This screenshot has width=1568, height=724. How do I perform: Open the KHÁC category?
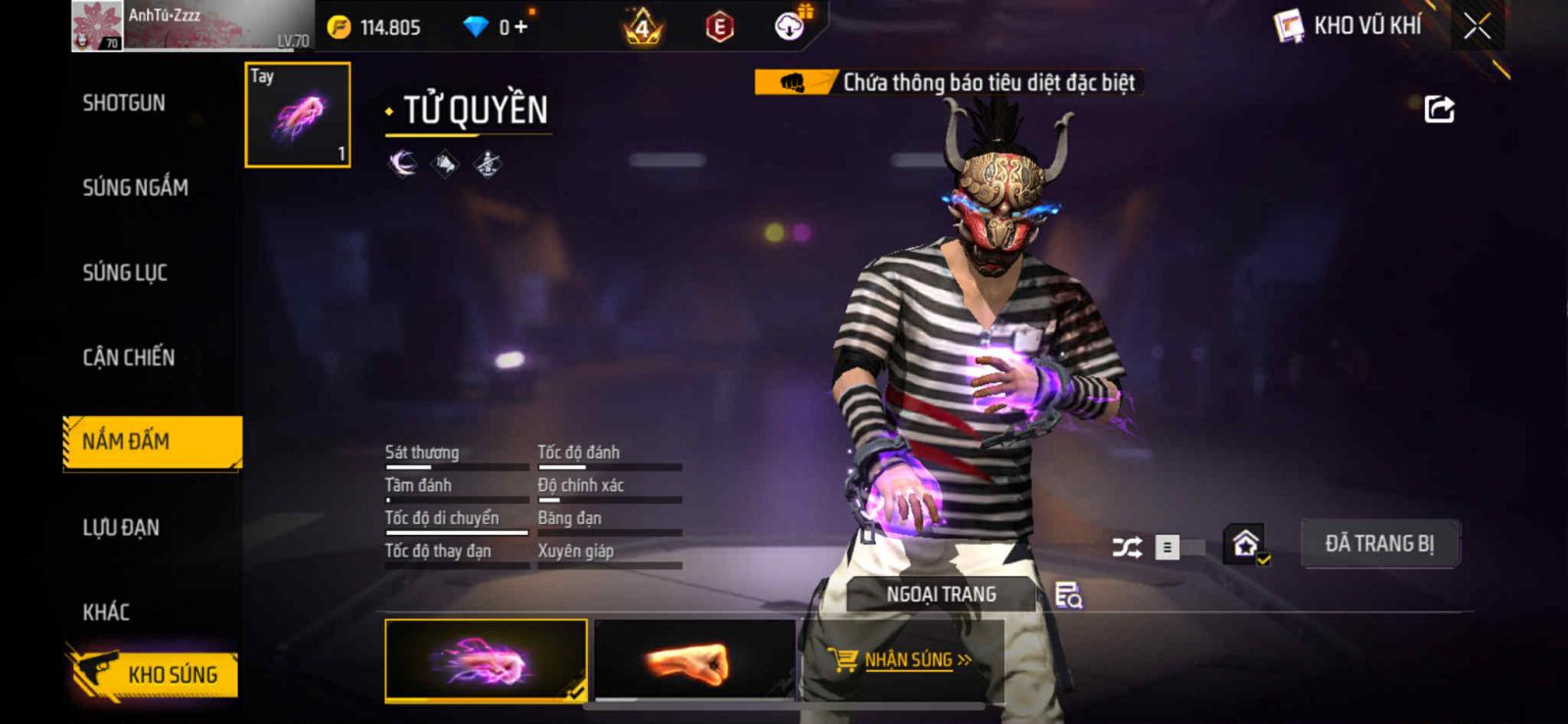[x=106, y=612]
